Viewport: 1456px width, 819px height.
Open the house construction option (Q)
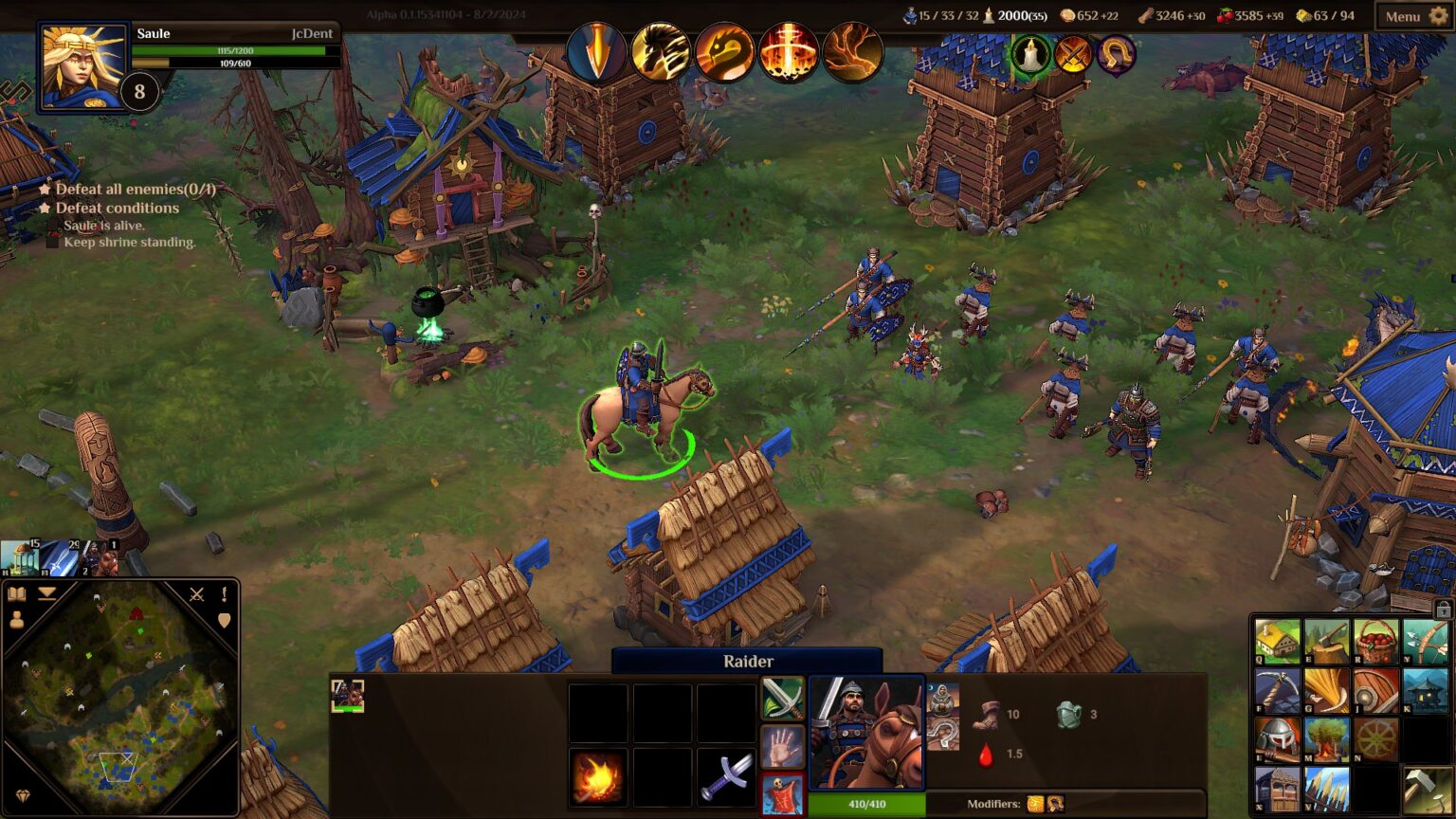coord(1277,641)
